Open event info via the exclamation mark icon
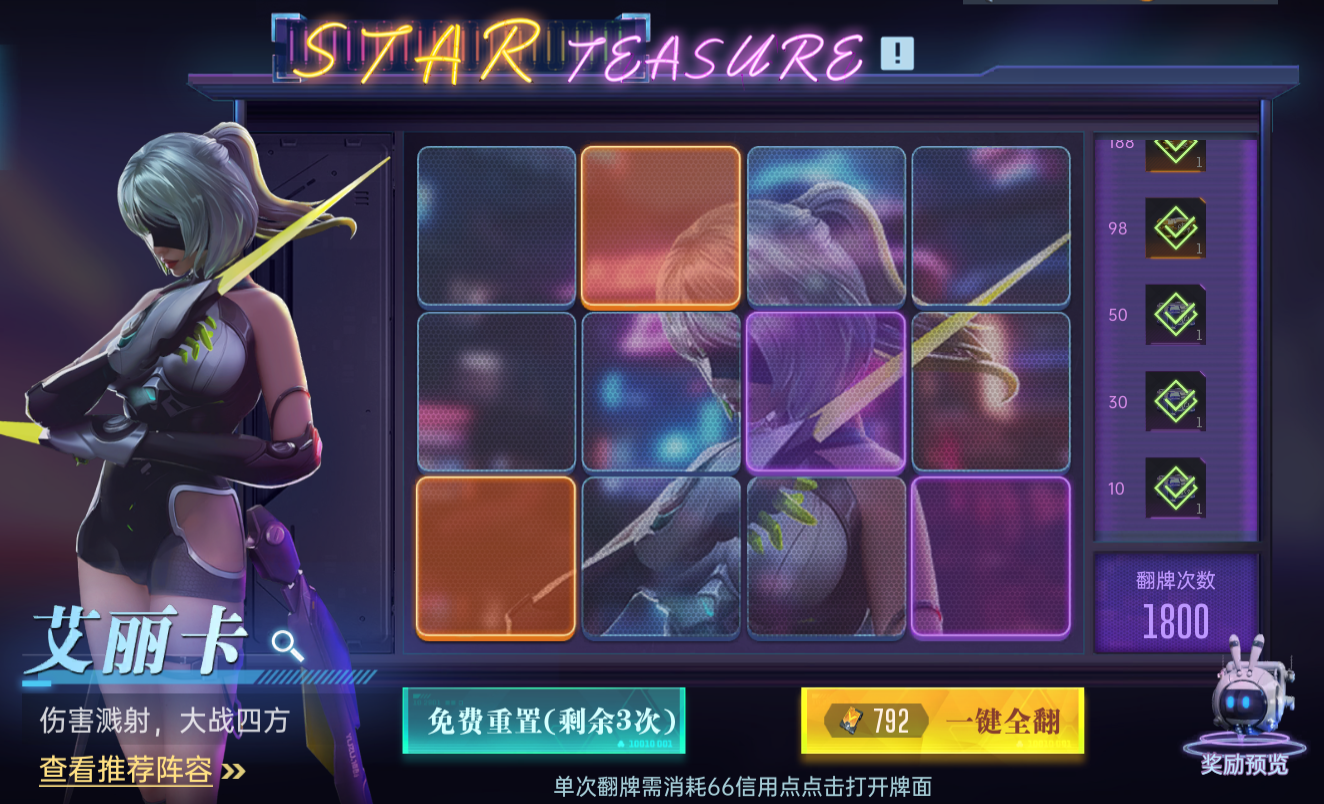The width and height of the screenshot is (1324, 804). tap(898, 55)
